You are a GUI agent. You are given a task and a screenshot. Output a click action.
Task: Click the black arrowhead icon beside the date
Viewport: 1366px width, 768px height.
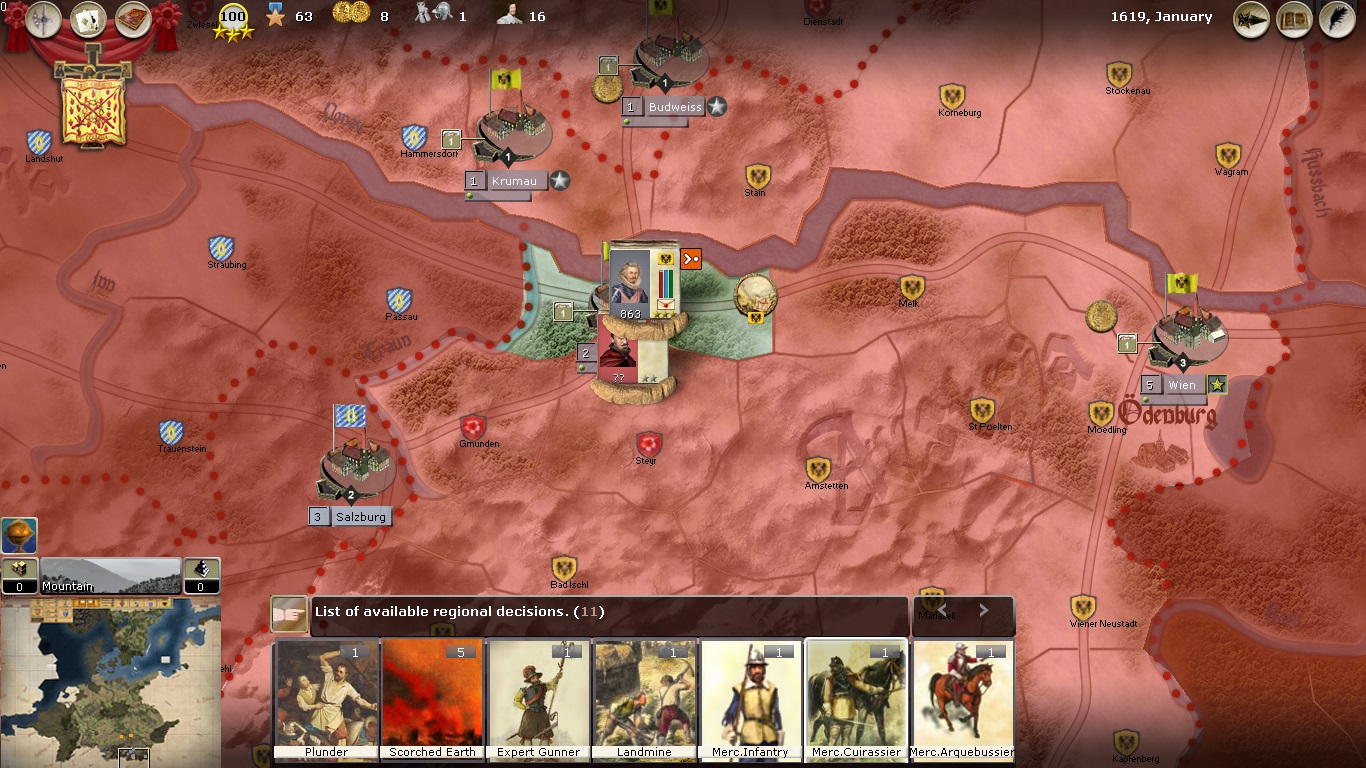1251,19
